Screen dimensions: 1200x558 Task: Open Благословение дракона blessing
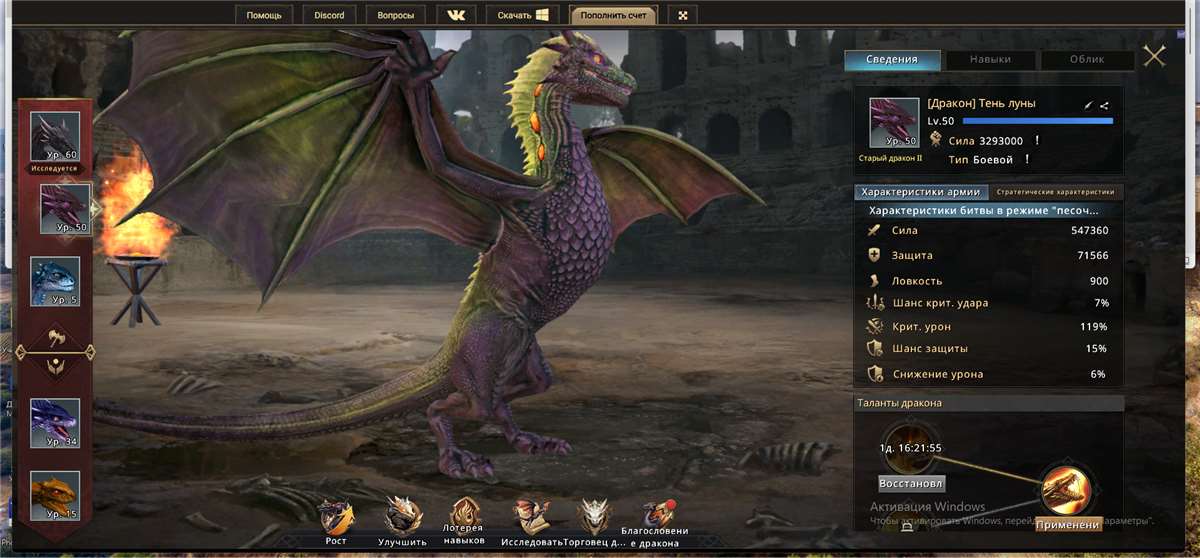tap(655, 516)
